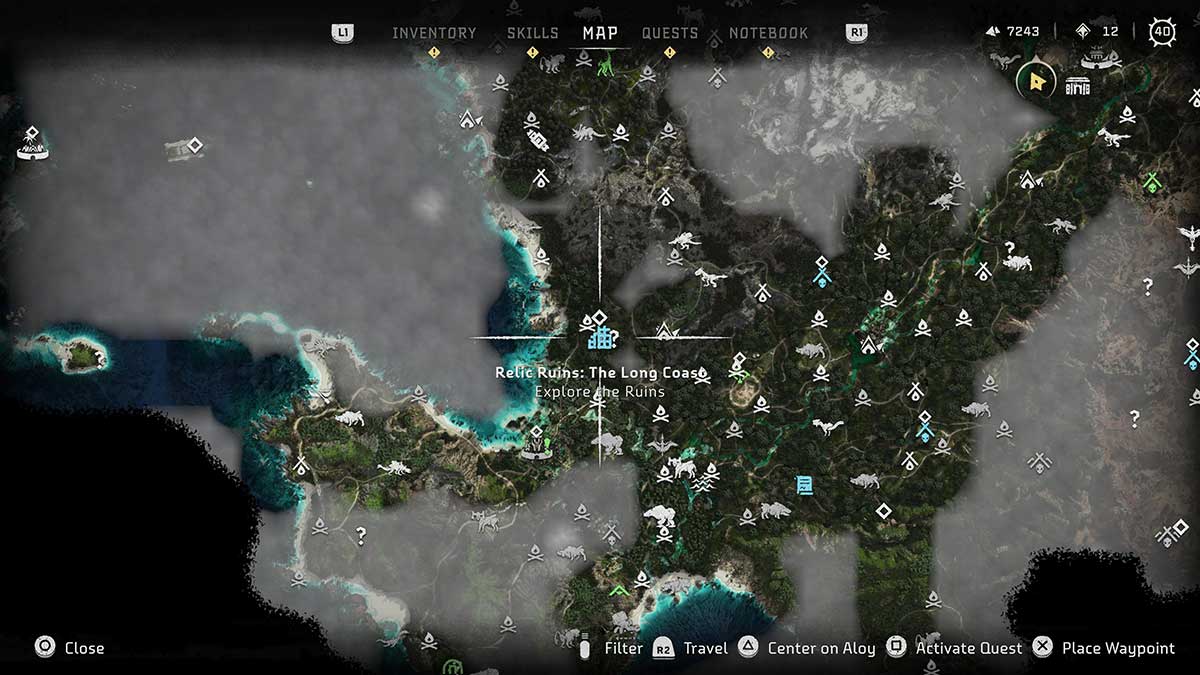Choose the Center on Aloy option
The height and width of the screenshot is (675, 1200).
[x=820, y=648]
